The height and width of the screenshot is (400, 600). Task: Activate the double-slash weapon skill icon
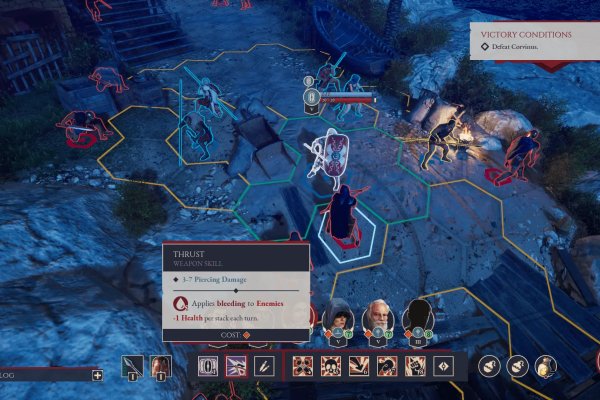click(263, 366)
